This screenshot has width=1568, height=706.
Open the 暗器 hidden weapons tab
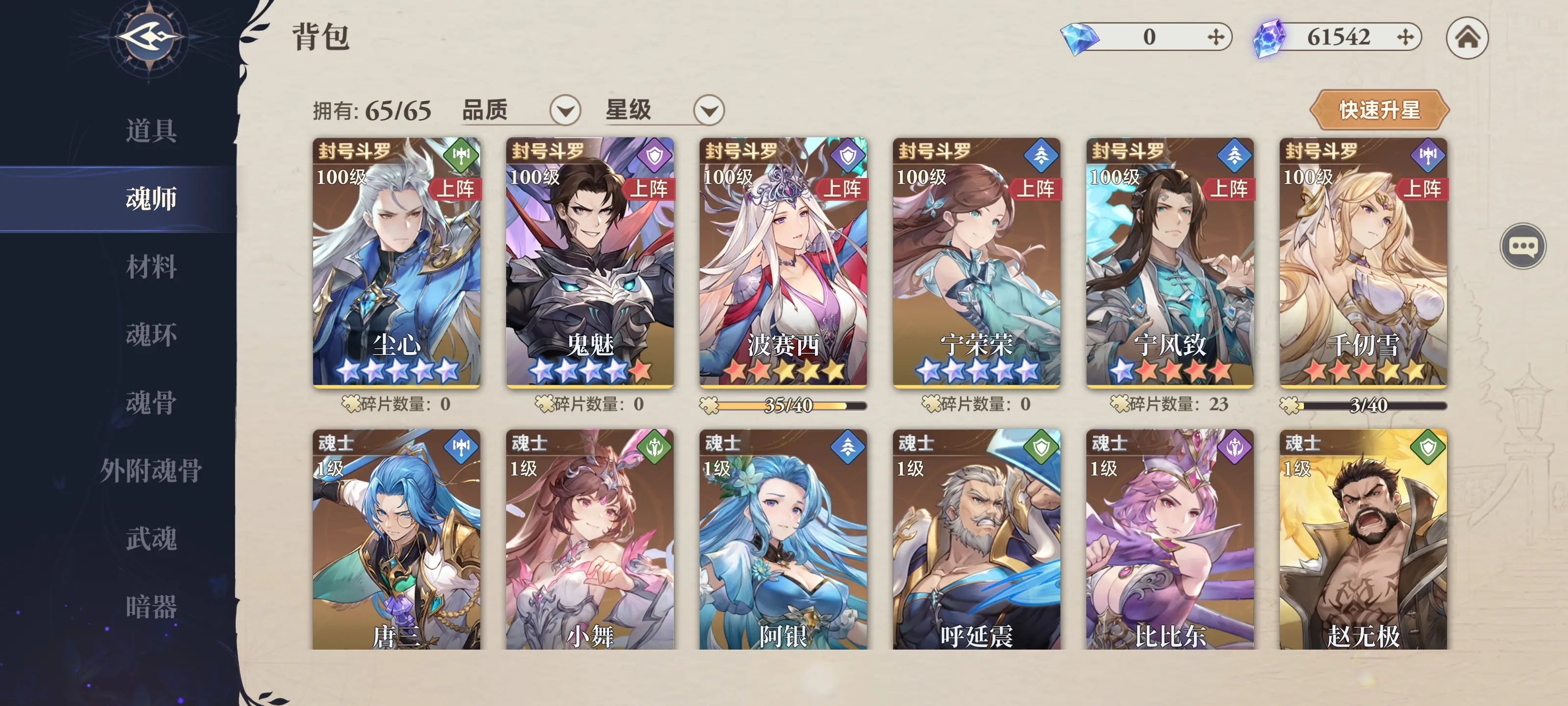(x=151, y=606)
